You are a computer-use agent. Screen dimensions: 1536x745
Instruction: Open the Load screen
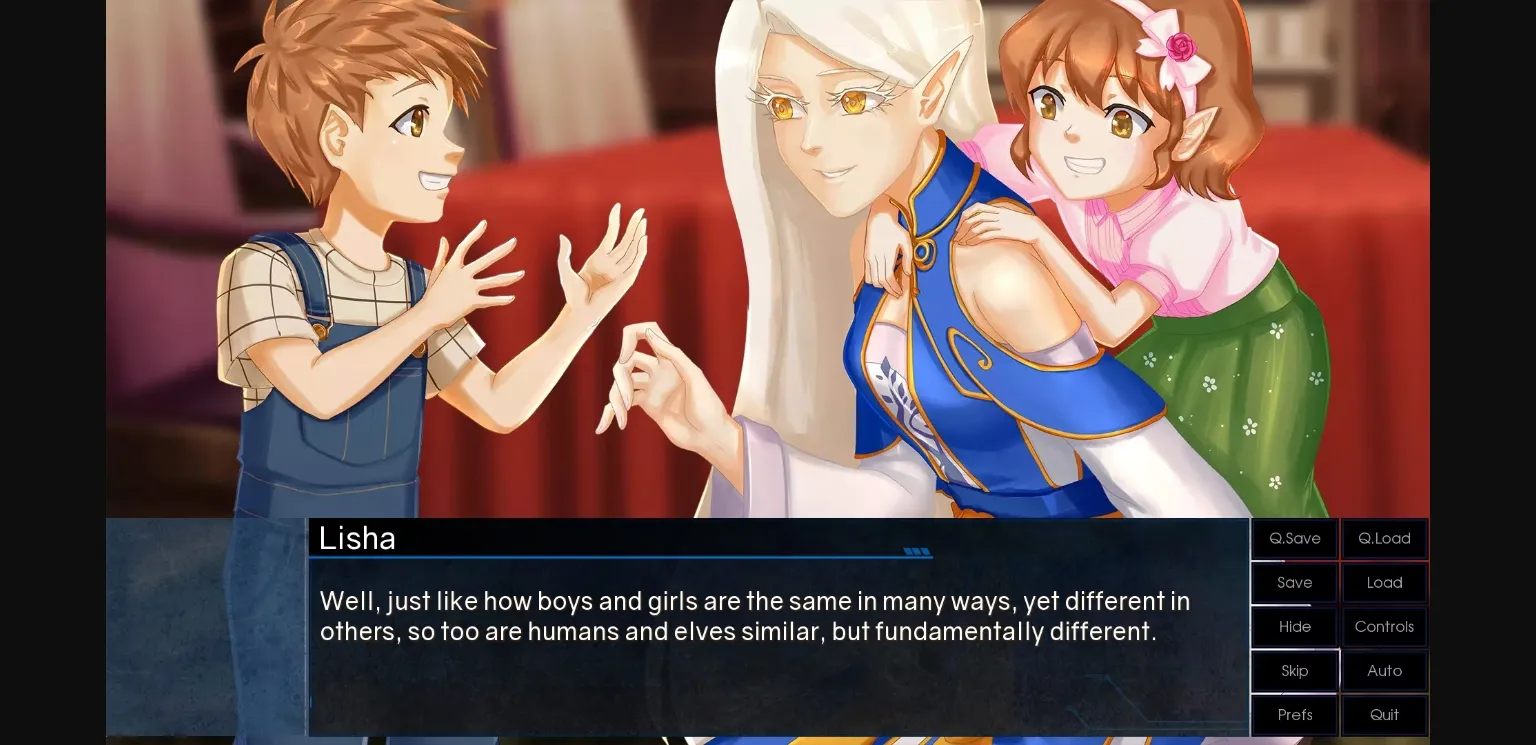(1384, 582)
